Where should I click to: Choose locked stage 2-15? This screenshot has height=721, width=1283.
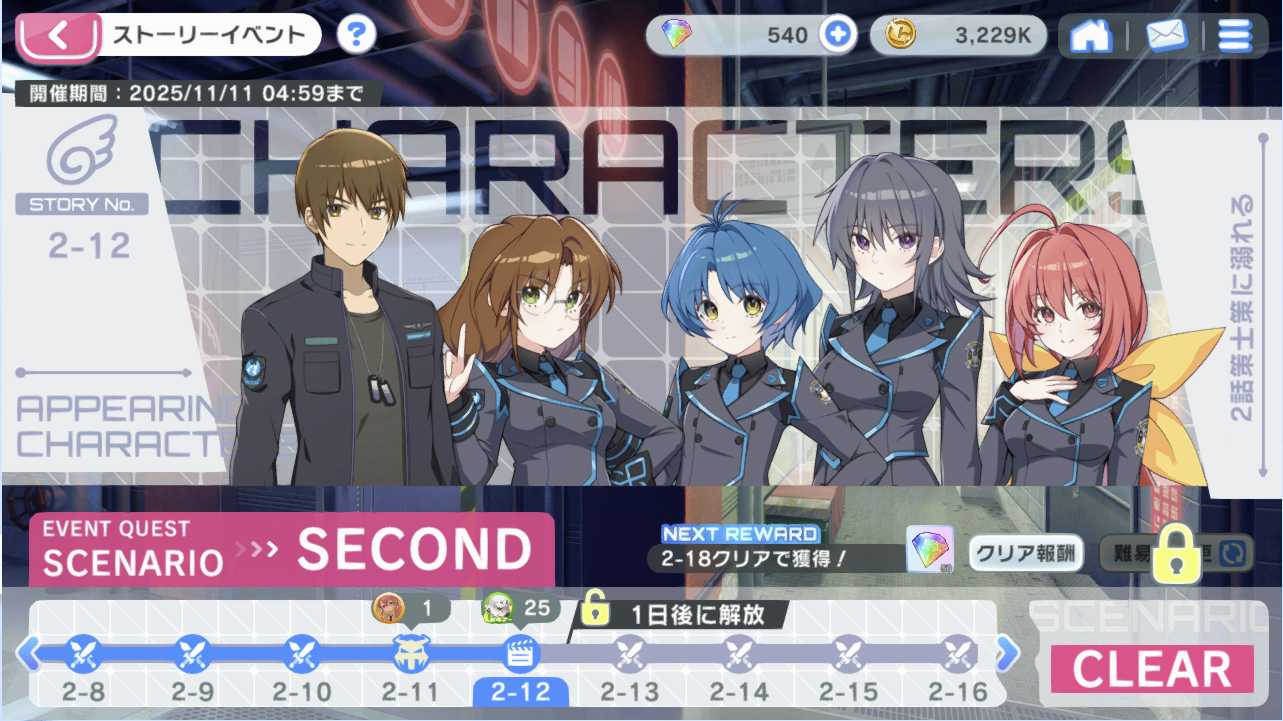tap(849, 655)
